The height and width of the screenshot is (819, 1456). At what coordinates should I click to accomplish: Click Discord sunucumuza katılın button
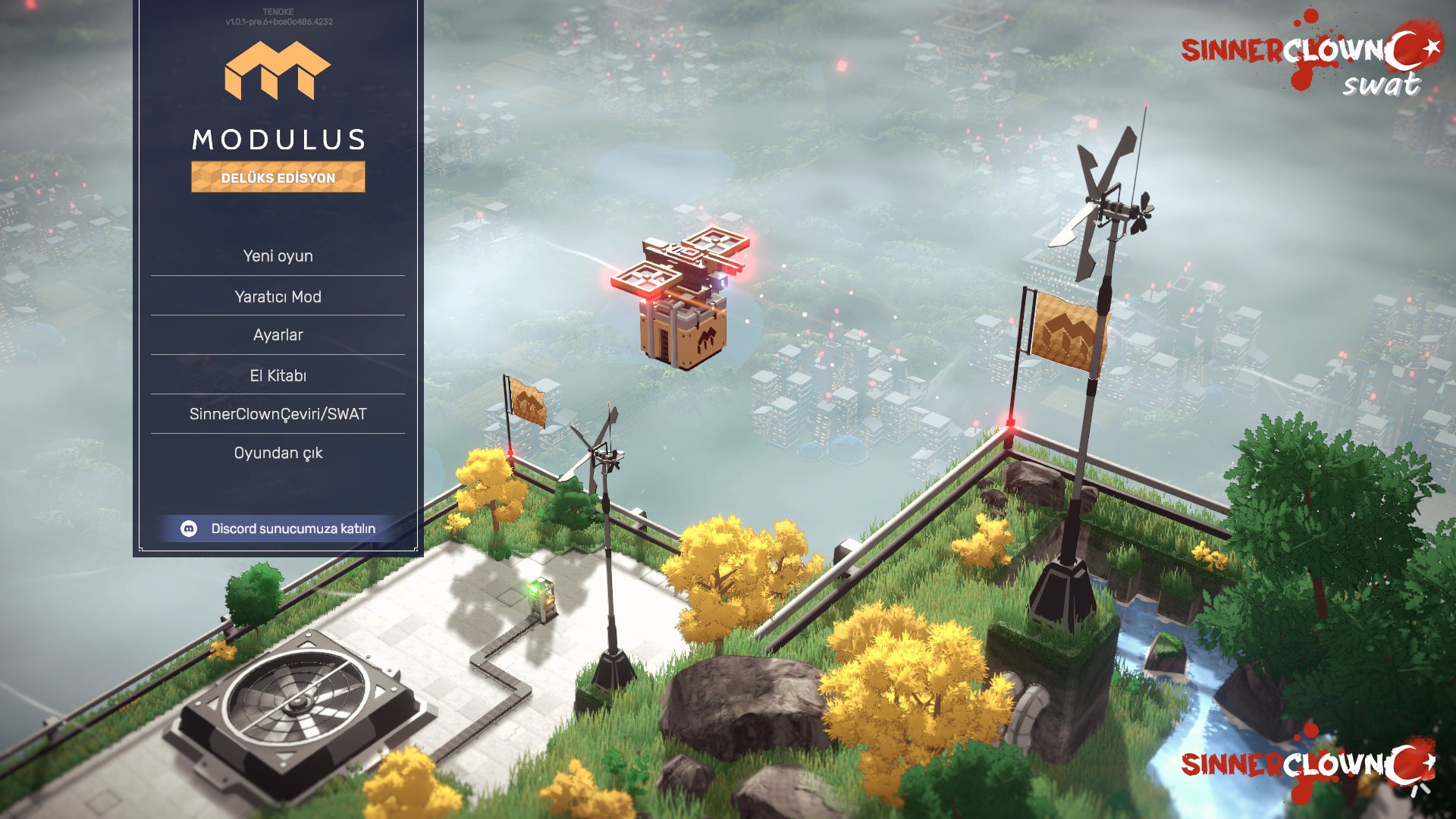(x=279, y=529)
